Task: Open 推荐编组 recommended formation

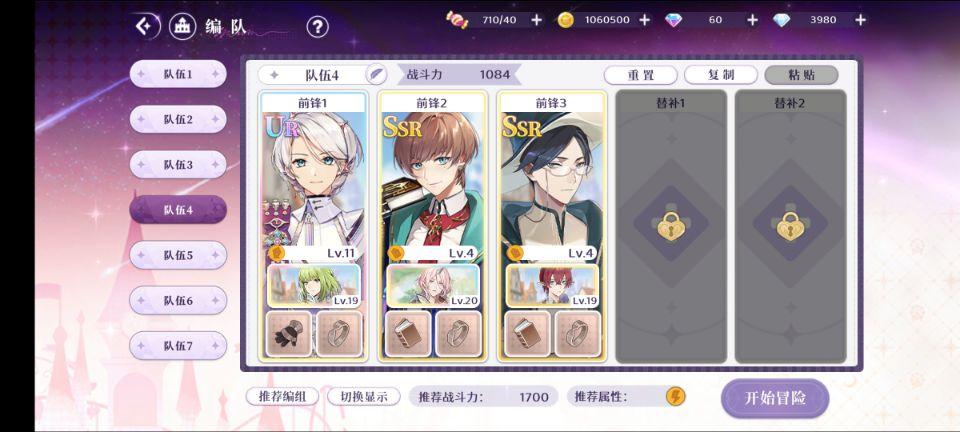Action: 282,396
